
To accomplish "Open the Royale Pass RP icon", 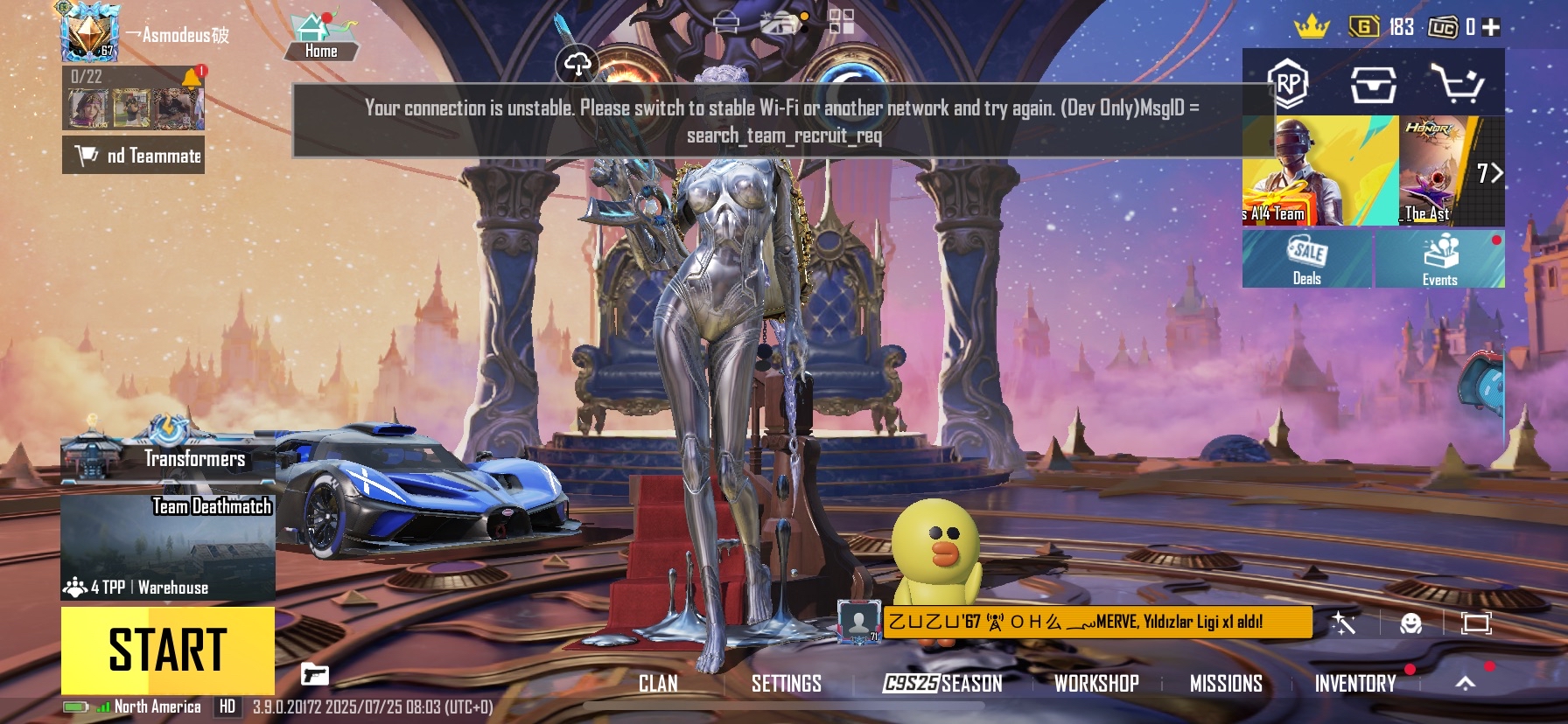I will click(x=1288, y=84).
